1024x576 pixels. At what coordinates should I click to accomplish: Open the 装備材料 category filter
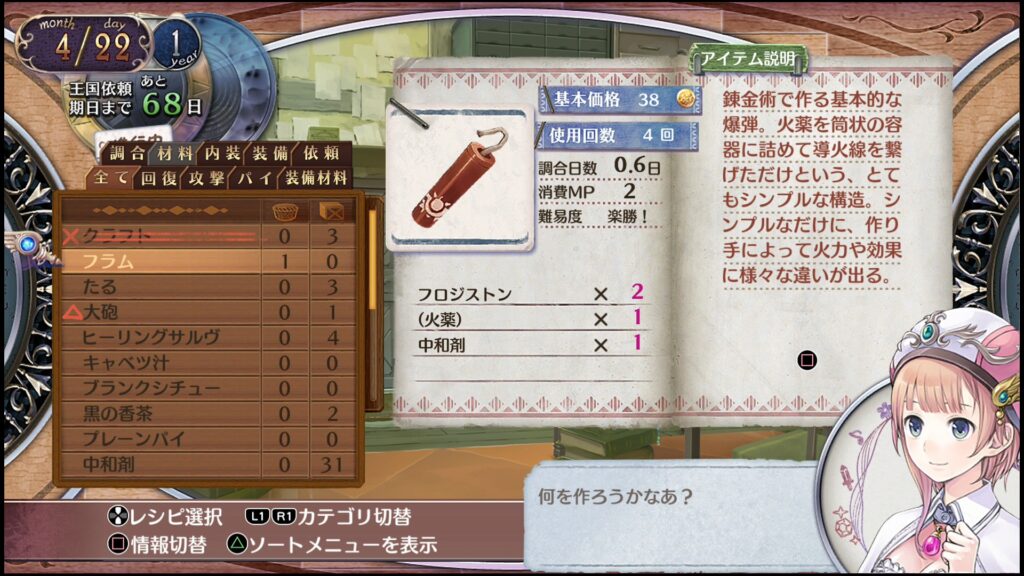(x=316, y=179)
